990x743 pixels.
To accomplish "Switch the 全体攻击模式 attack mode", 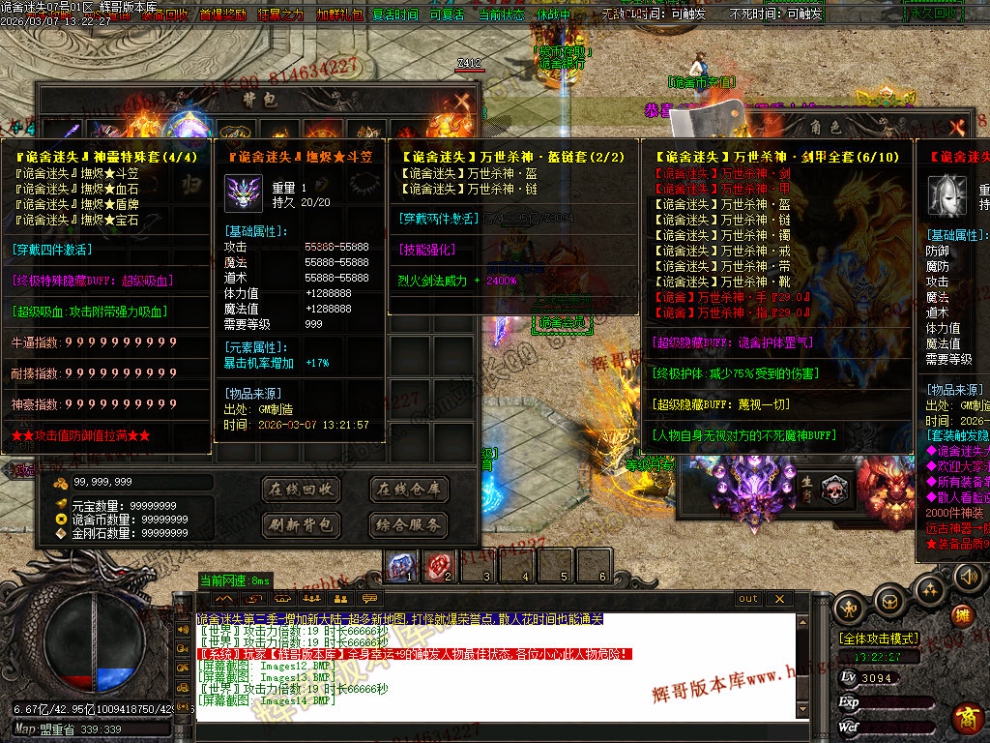I will click(878, 638).
